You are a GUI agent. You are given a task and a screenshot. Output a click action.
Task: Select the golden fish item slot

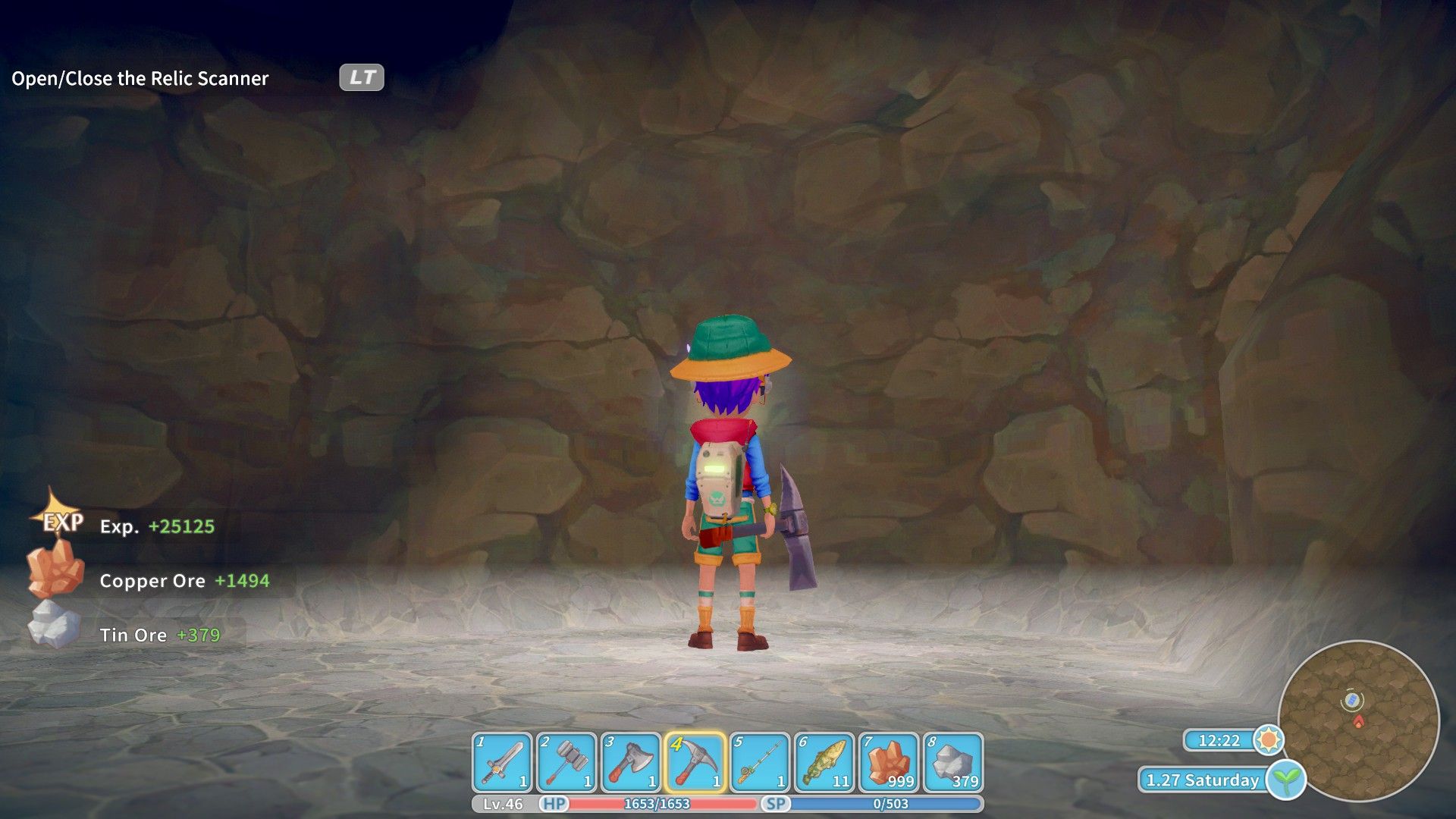tap(824, 762)
